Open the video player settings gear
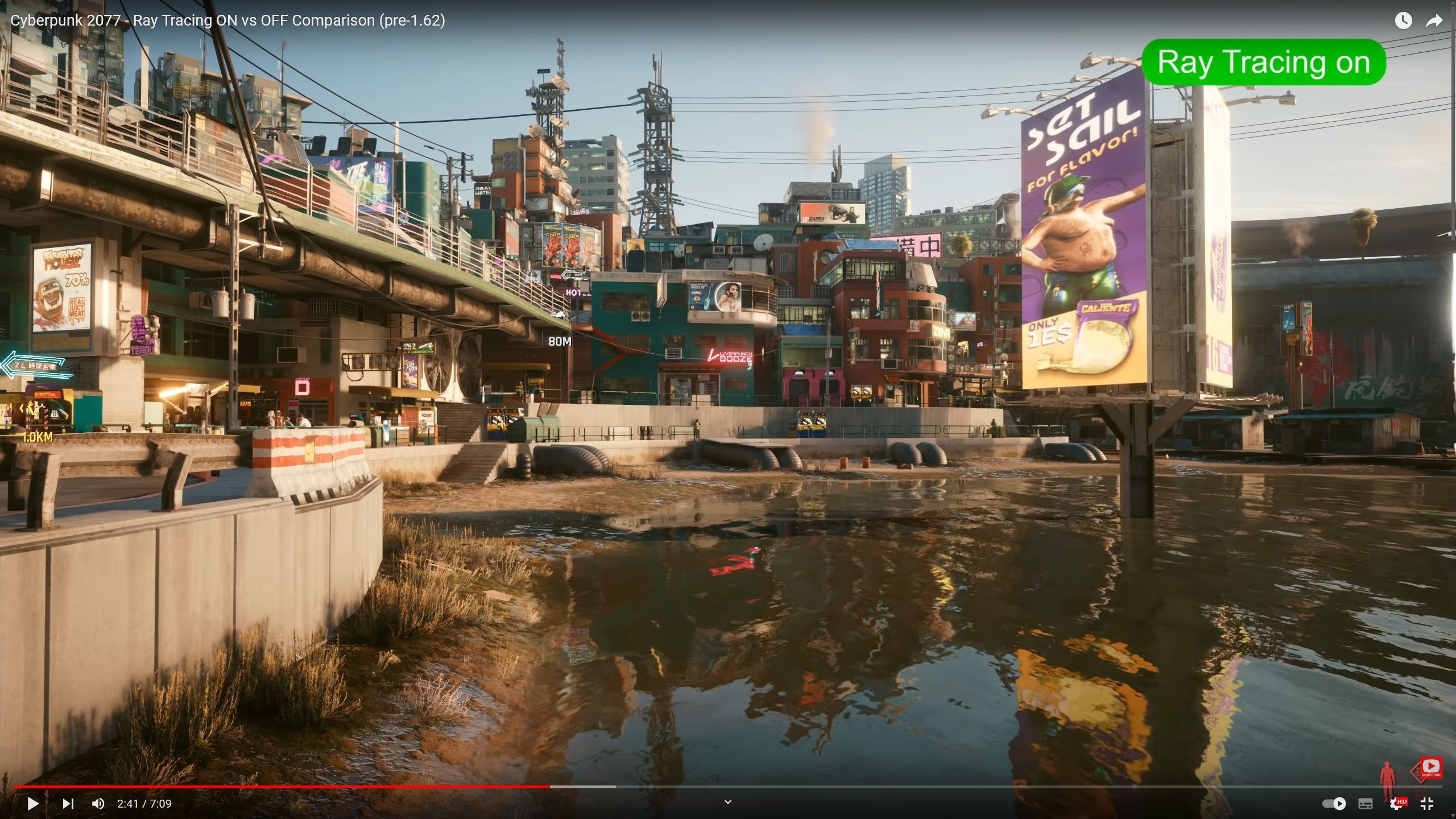Image resolution: width=1456 pixels, height=819 pixels. point(1396,804)
